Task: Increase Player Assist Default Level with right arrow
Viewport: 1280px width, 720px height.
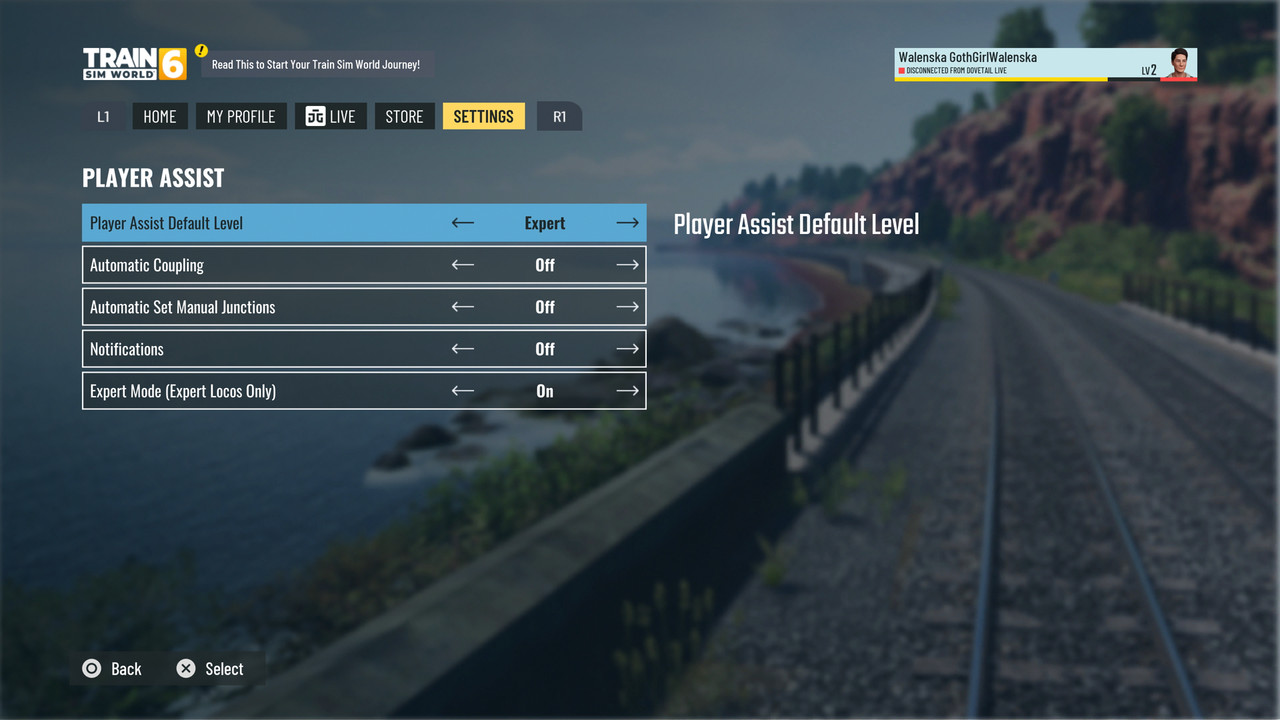Action: point(627,223)
